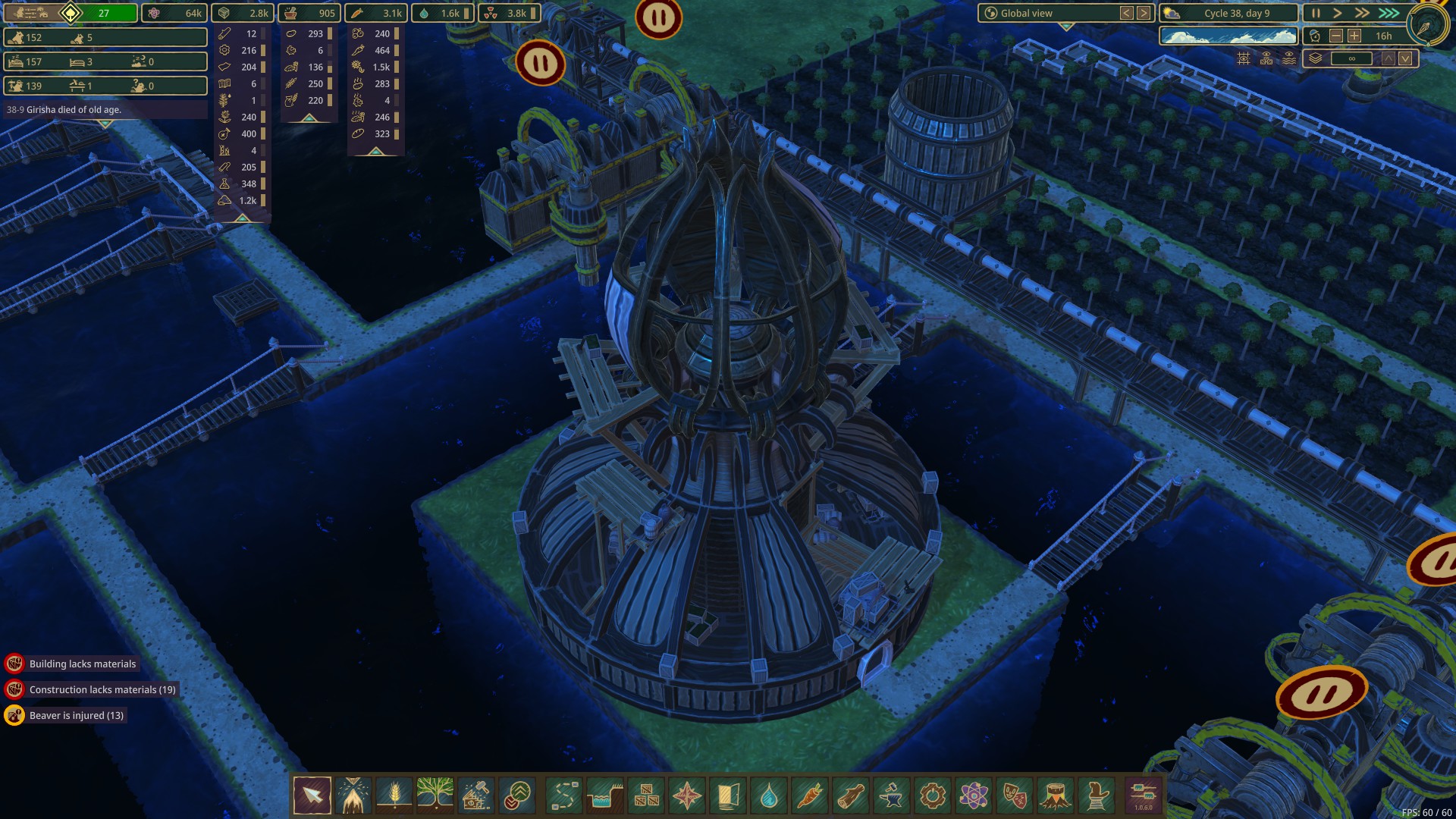Open the carrot food building category
This screenshot has height=819, width=1456.
coord(810,795)
